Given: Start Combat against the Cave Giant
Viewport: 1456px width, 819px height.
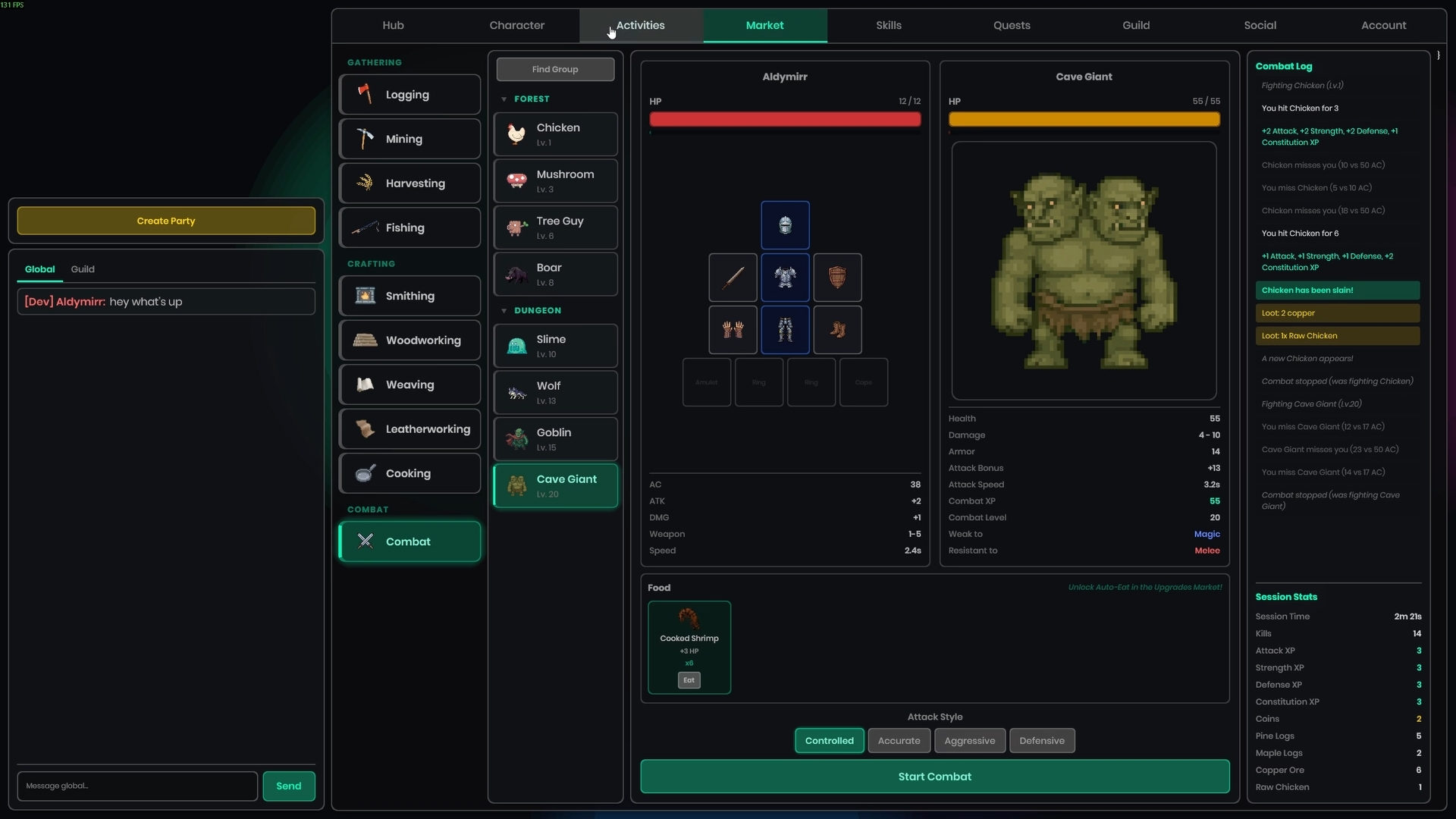Looking at the screenshot, I should pos(934,777).
